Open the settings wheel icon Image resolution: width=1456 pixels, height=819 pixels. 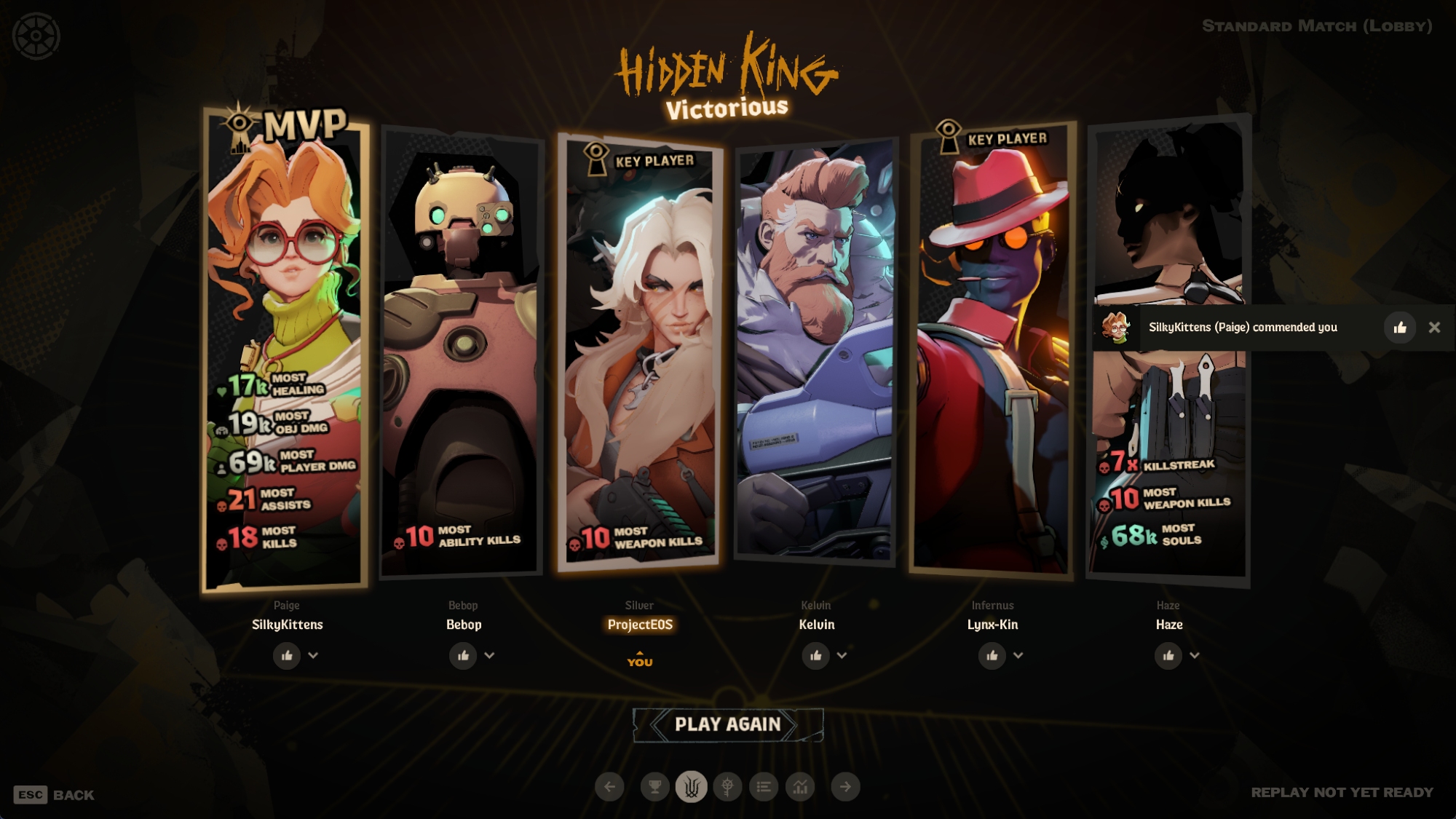tap(36, 36)
